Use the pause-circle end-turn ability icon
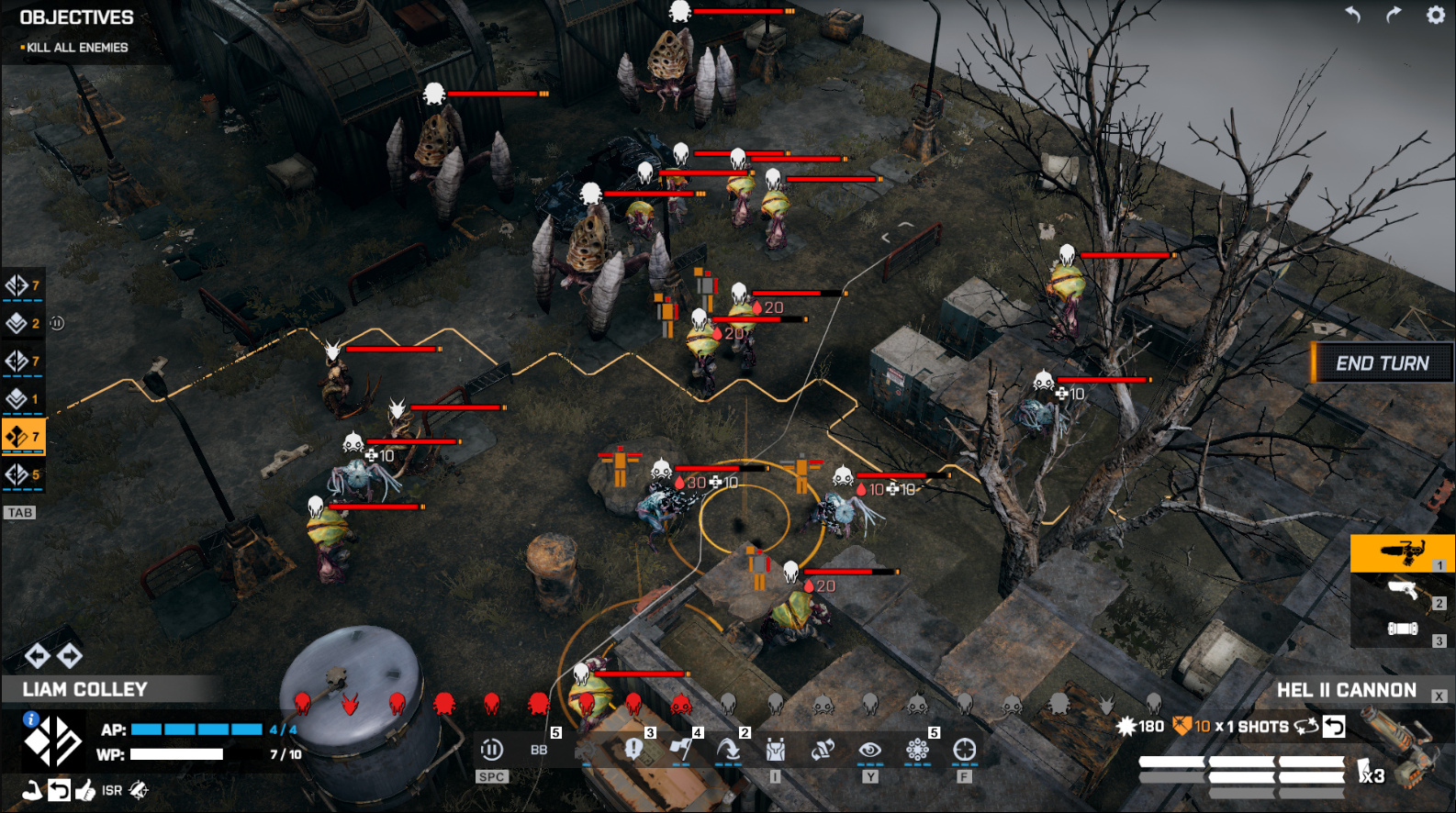 click(492, 751)
